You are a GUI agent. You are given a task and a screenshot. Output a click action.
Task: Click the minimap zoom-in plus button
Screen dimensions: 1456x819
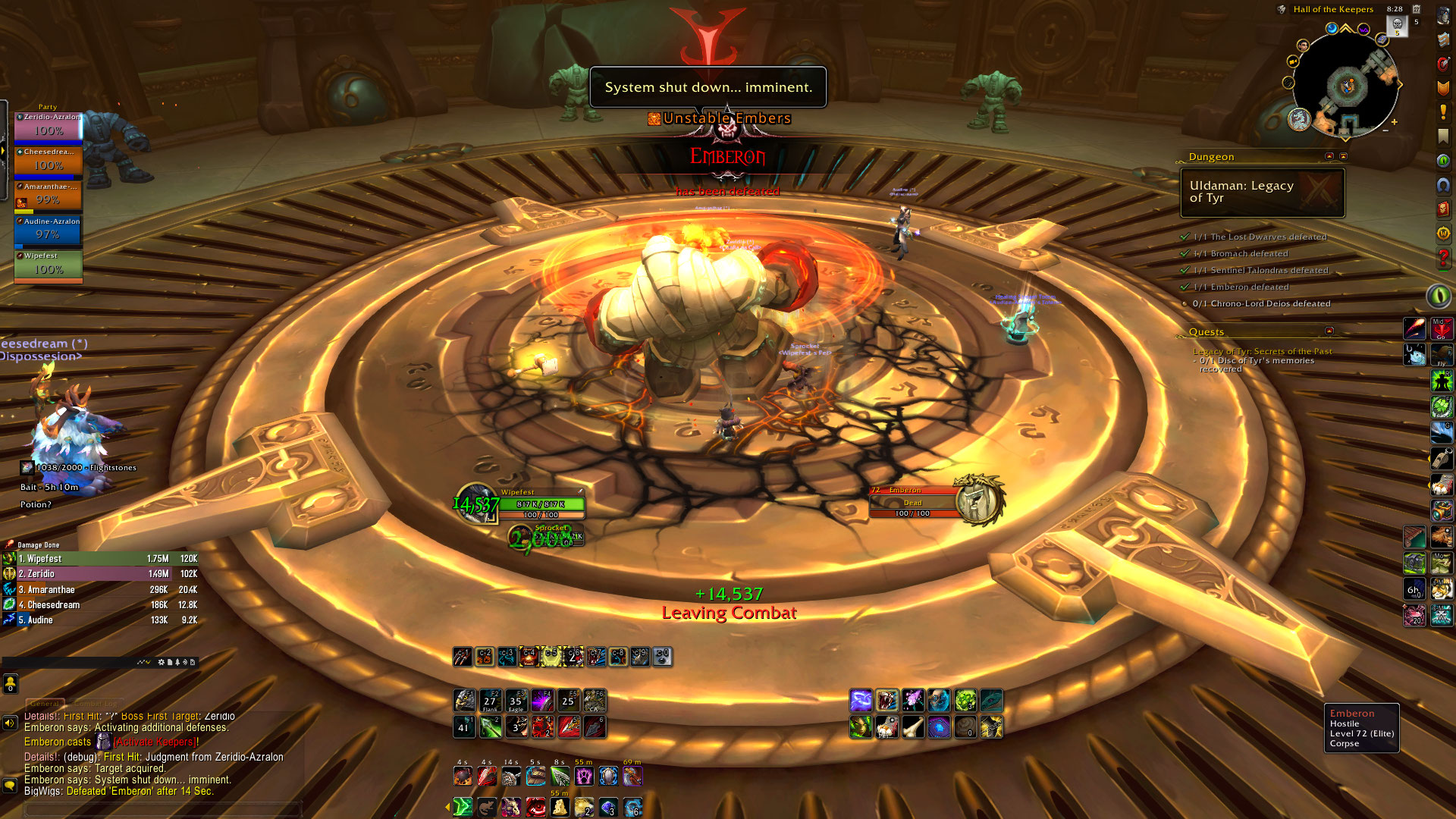pyautogui.click(x=1394, y=121)
